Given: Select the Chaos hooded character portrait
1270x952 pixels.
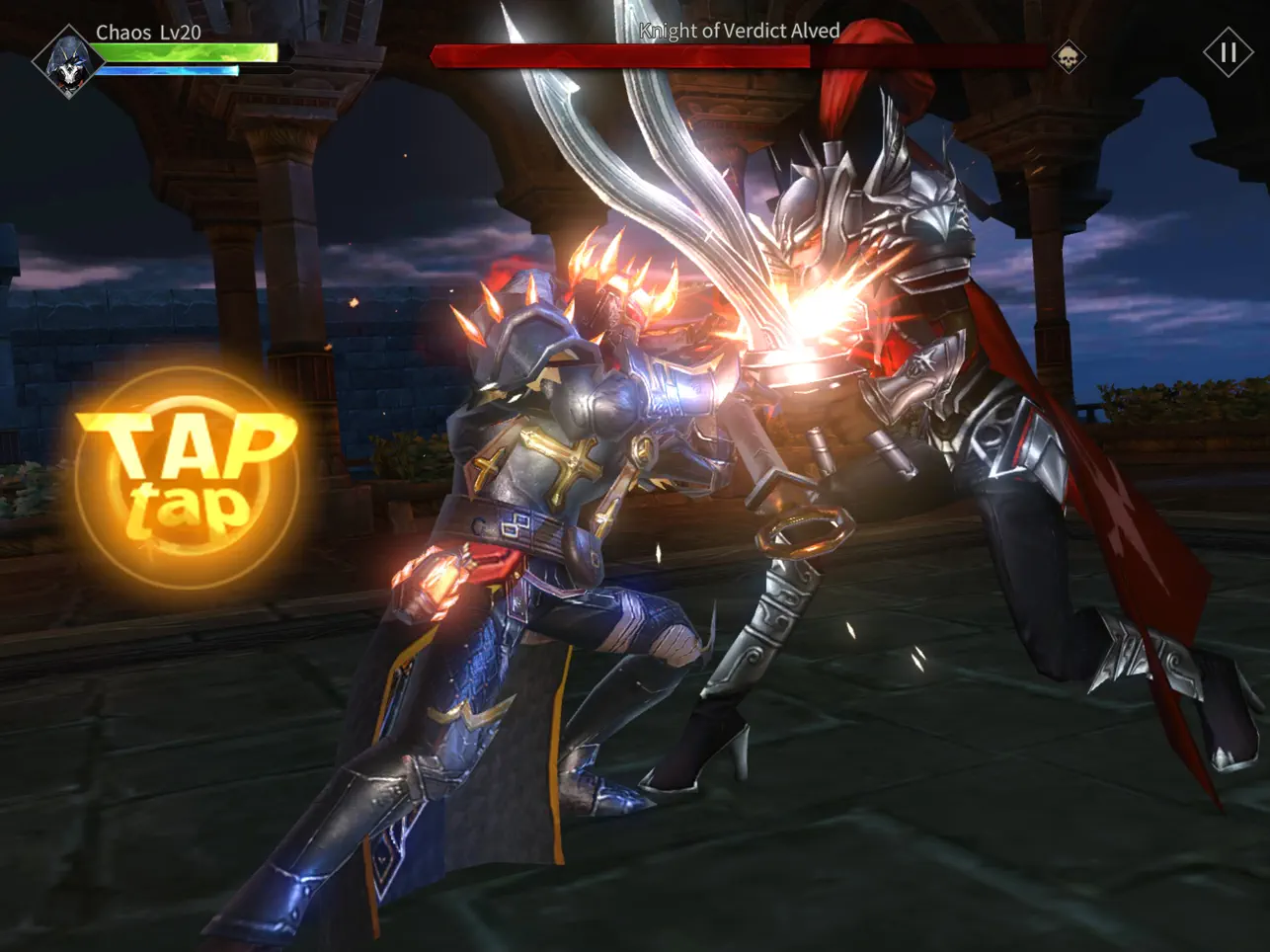Looking at the screenshot, I should click(67, 62).
